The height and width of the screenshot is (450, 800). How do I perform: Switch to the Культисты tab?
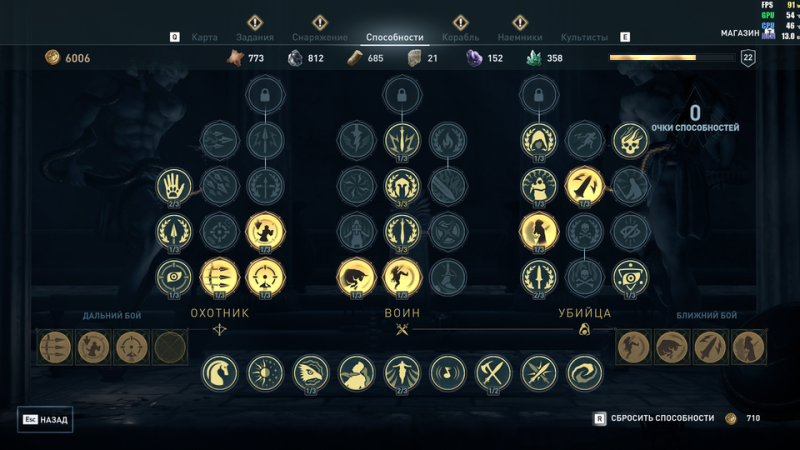[584, 37]
